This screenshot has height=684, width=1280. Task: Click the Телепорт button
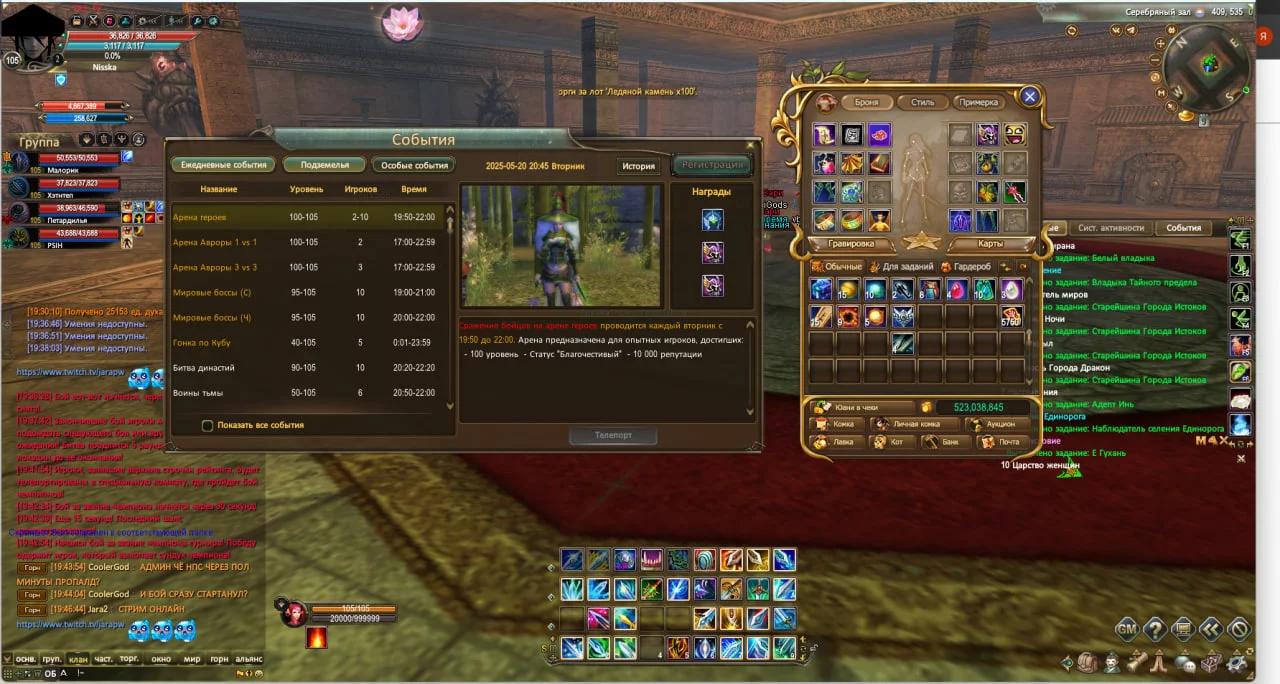tap(613, 436)
